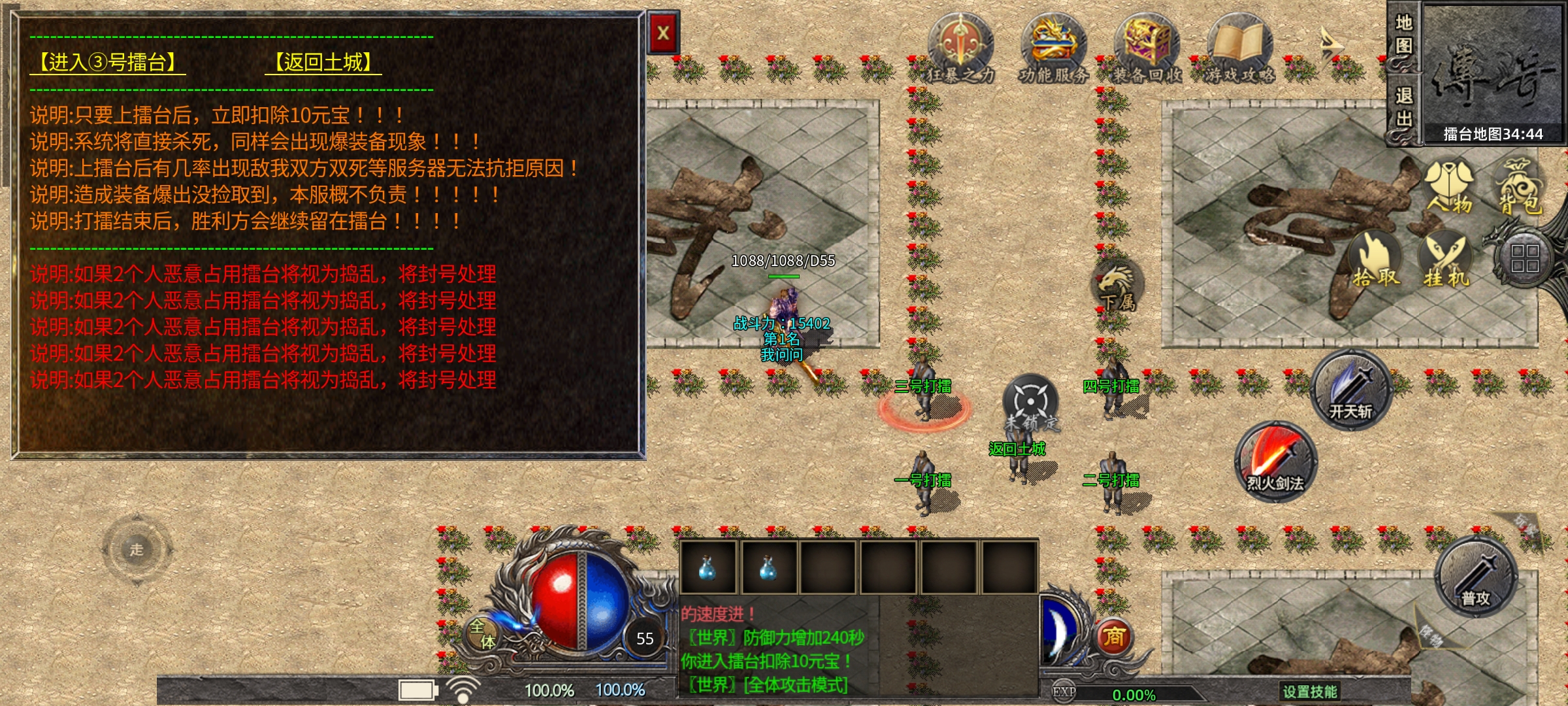Use the 开天斩 skill
This screenshot has width=1568, height=706.
click(x=1350, y=390)
